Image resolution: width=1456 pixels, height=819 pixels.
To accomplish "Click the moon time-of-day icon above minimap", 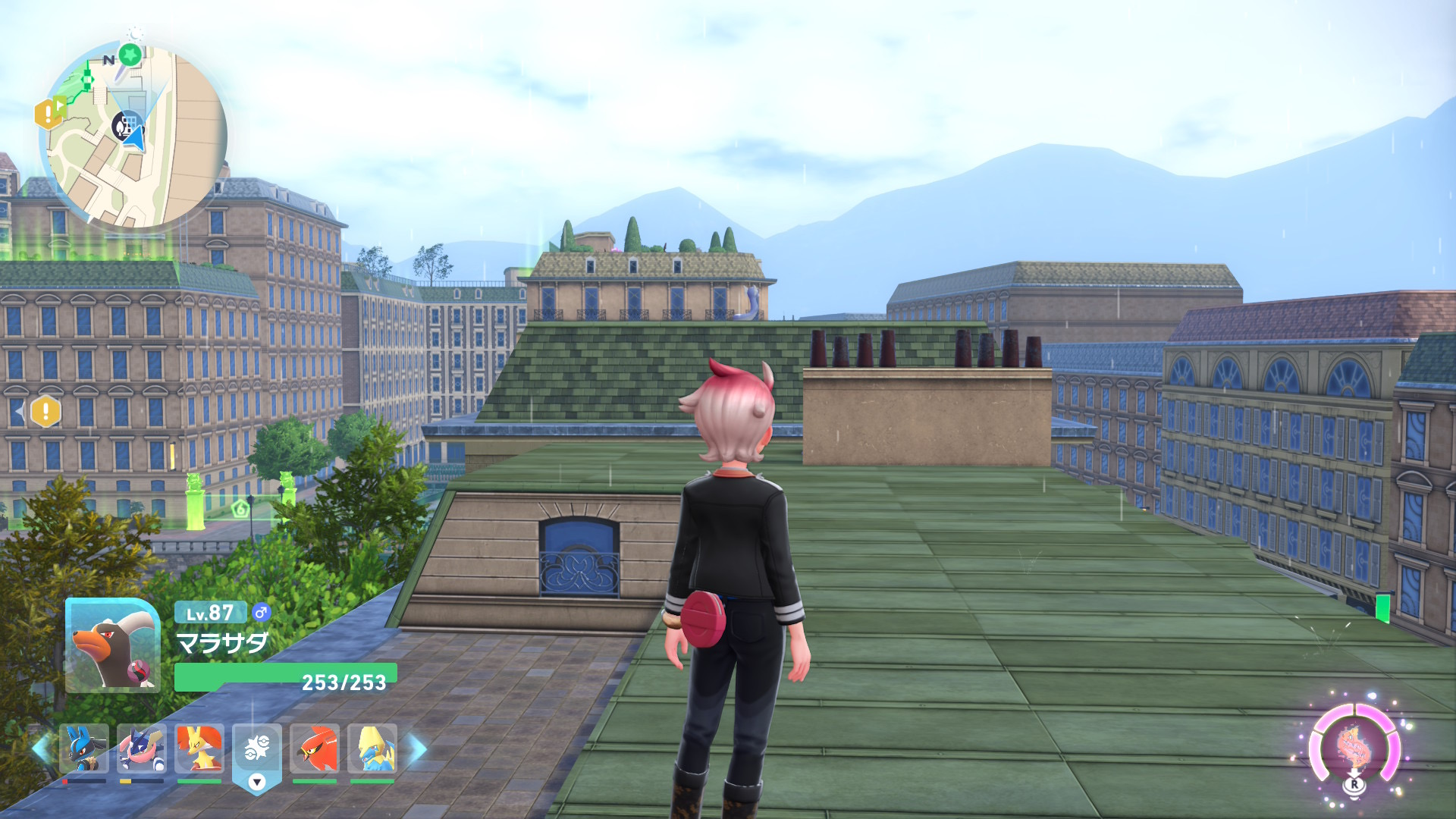I will point(136,33).
